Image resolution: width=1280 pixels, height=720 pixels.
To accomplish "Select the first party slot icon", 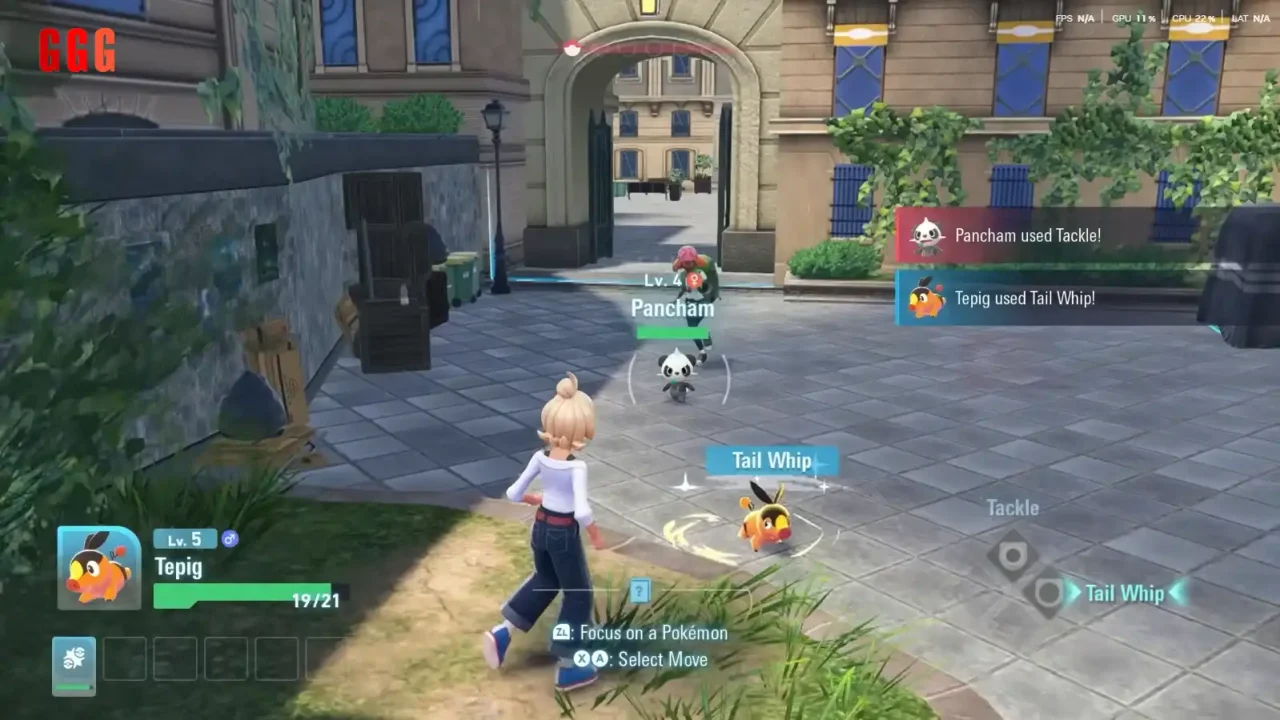I will [x=74, y=665].
